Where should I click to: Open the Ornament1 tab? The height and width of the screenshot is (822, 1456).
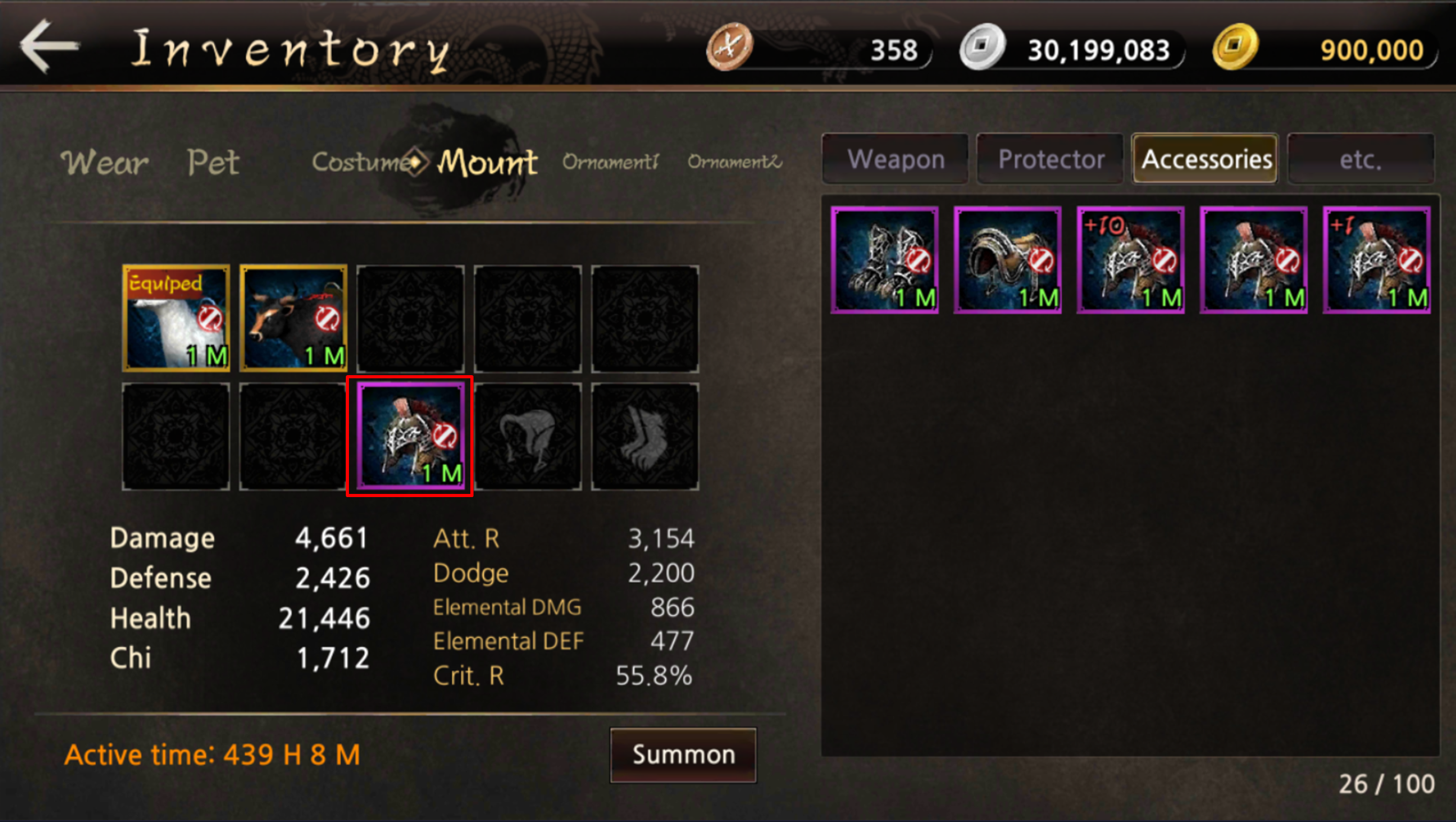pos(611,162)
